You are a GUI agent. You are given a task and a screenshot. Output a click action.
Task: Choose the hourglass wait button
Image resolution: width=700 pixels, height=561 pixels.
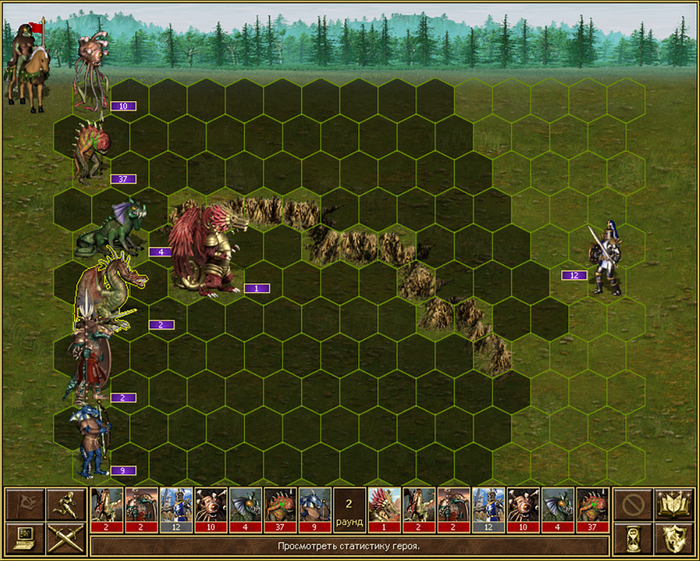(x=632, y=538)
